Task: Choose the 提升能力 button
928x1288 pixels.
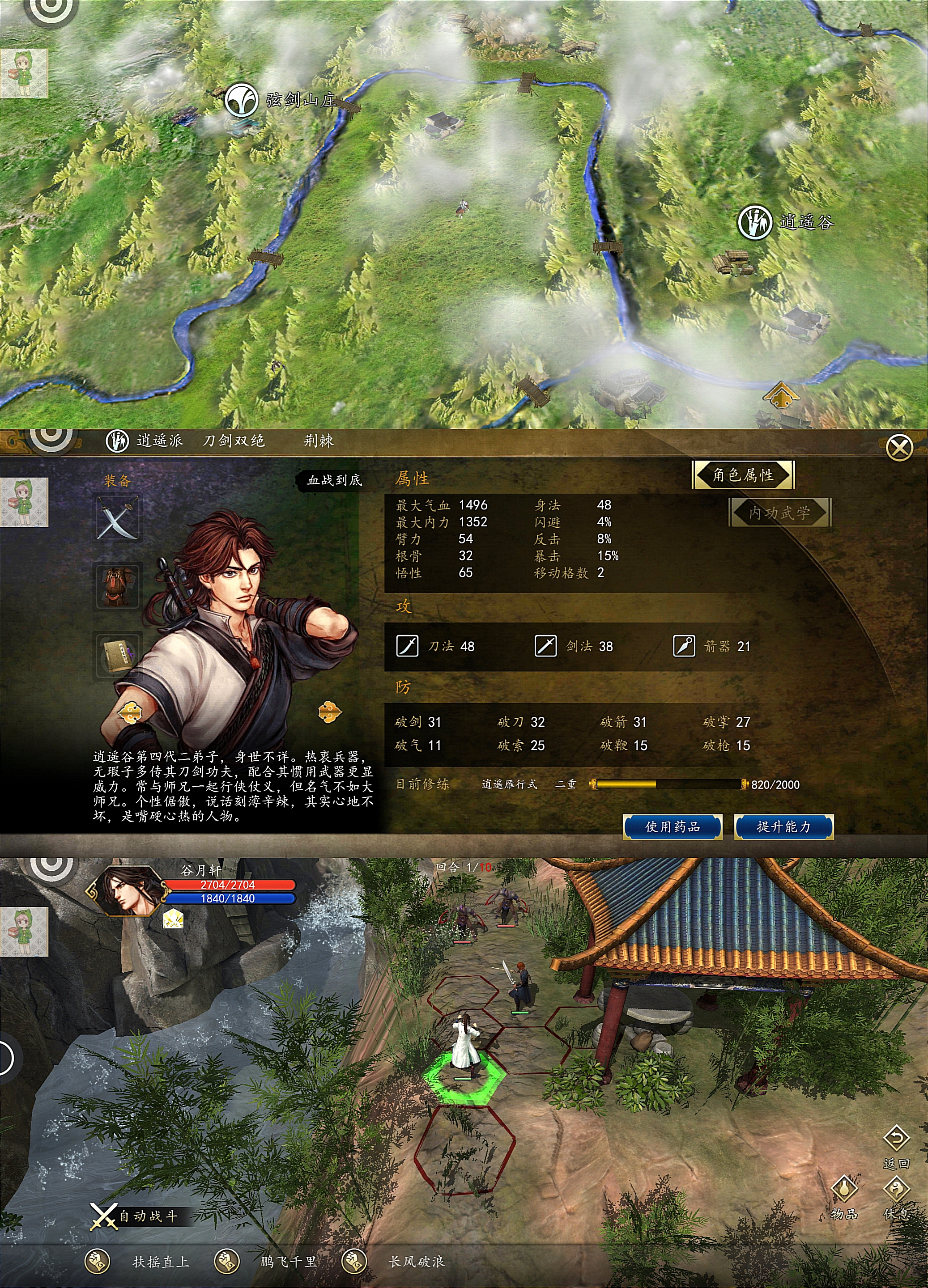Action: [783, 827]
